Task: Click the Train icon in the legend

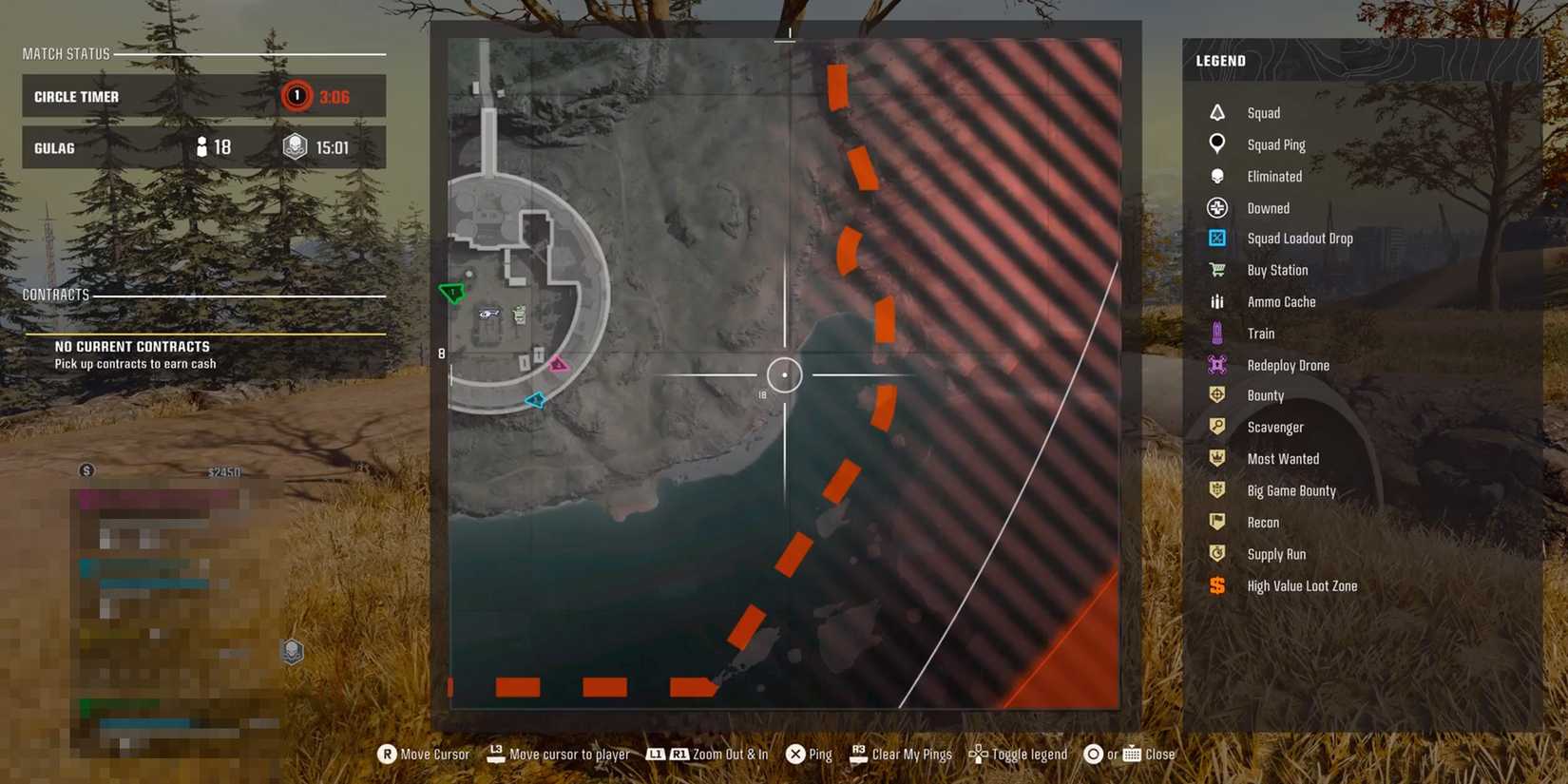Action: tap(1217, 333)
